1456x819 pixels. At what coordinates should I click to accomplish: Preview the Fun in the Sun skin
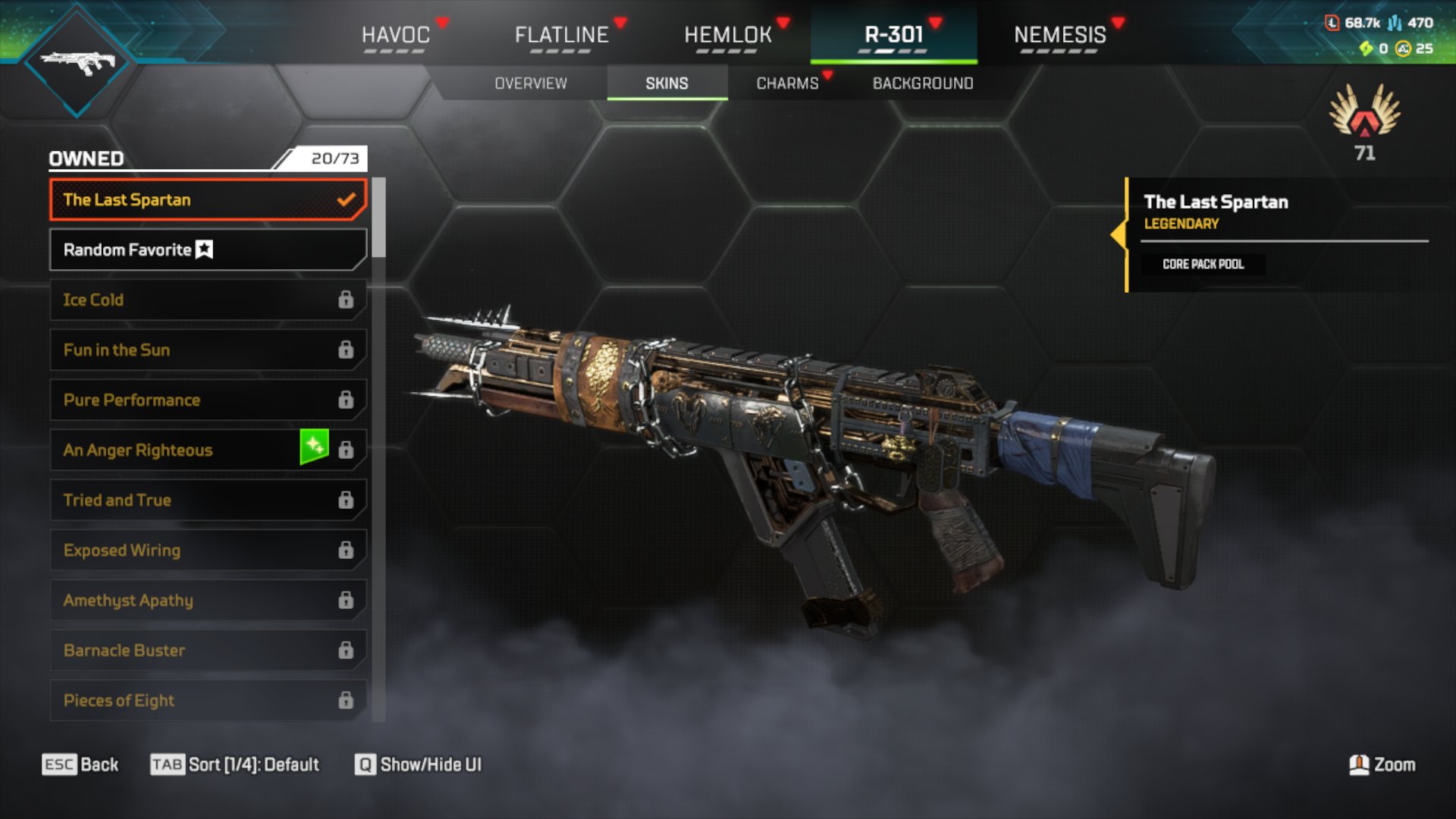tap(207, 350)
